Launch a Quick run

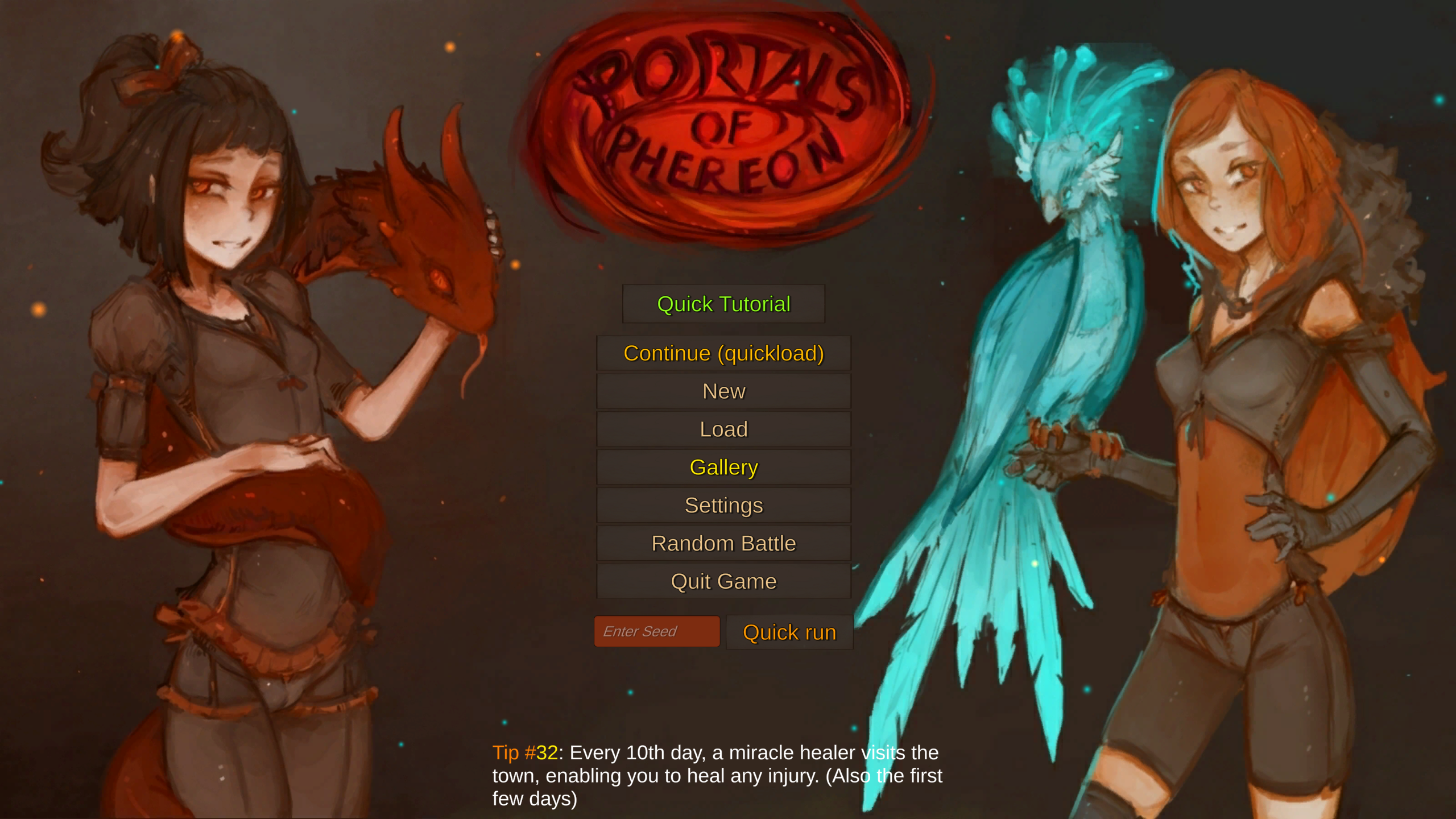coord(789,631)
